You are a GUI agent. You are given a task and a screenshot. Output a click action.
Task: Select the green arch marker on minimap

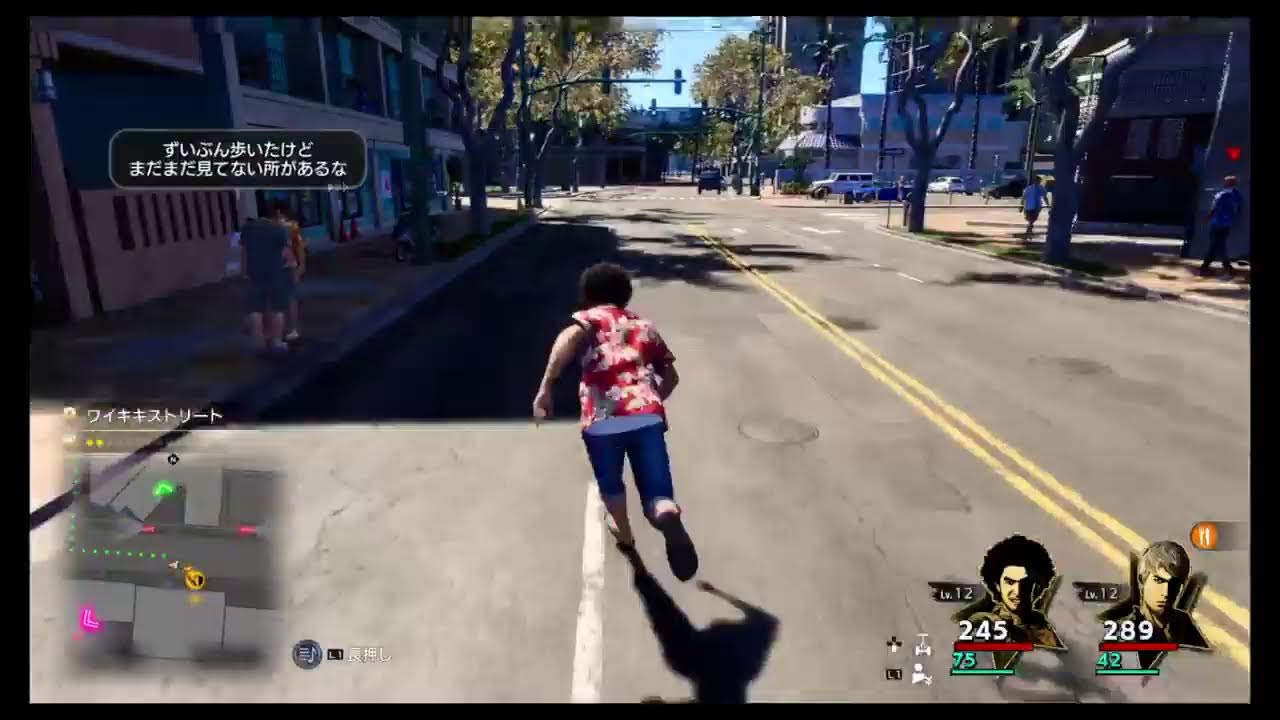[163, 489]
